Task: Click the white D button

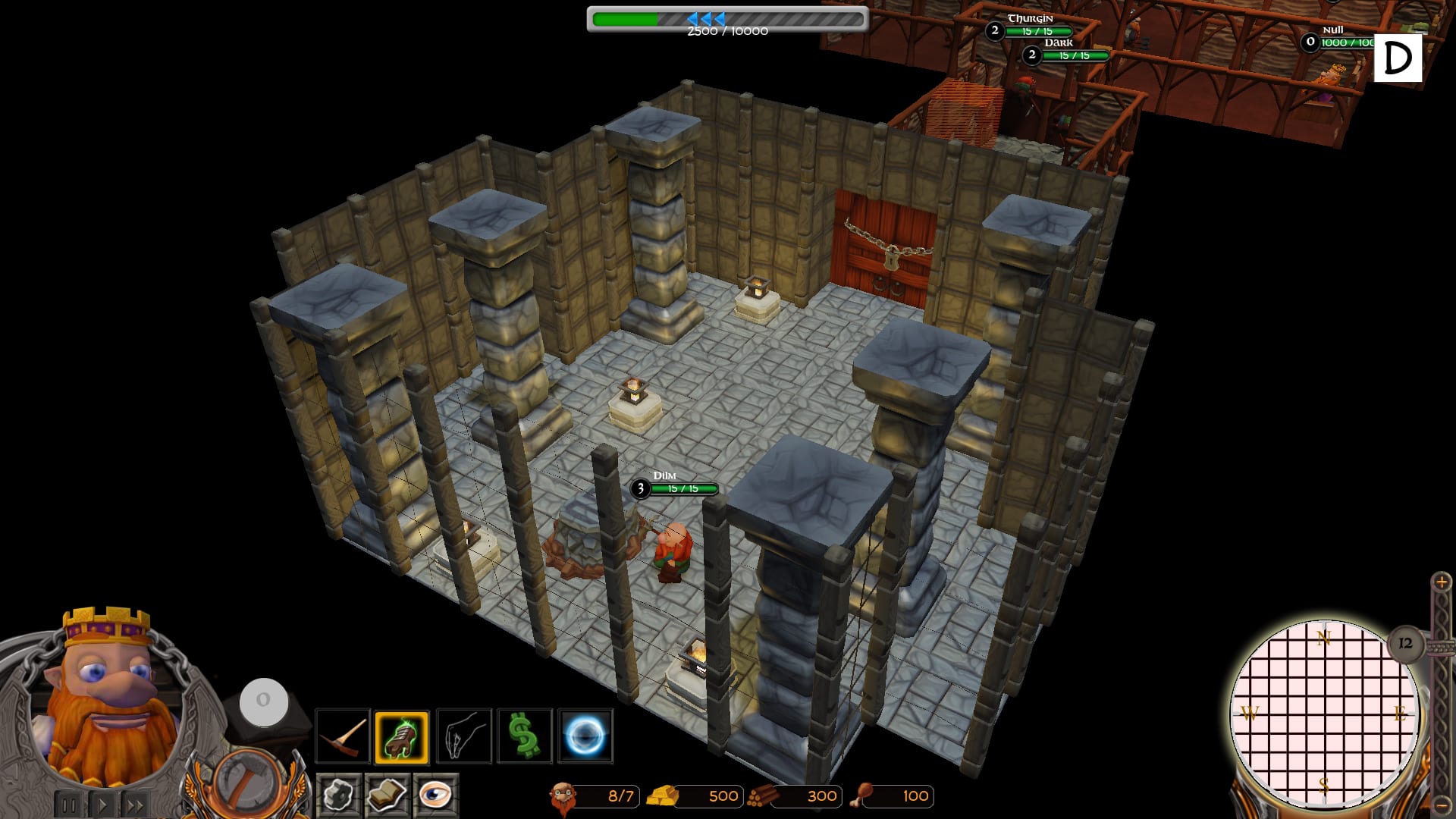Action: point(1398,58)
